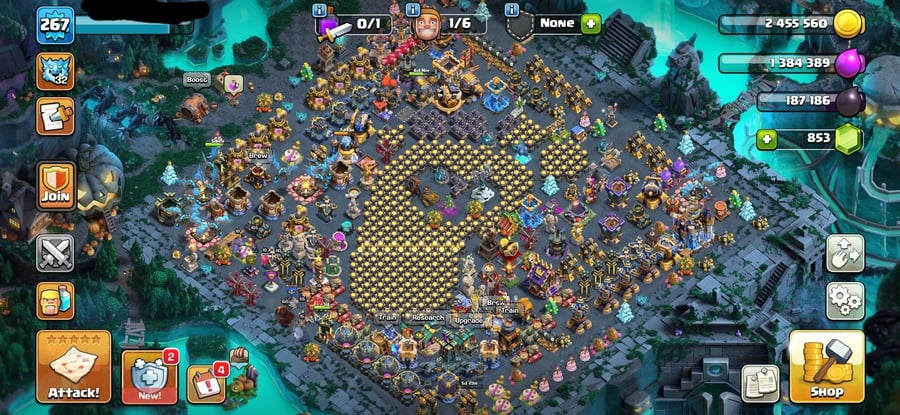Screen dimensions: 900x415
Task: Open the Attack! map button
Action: 73,366
